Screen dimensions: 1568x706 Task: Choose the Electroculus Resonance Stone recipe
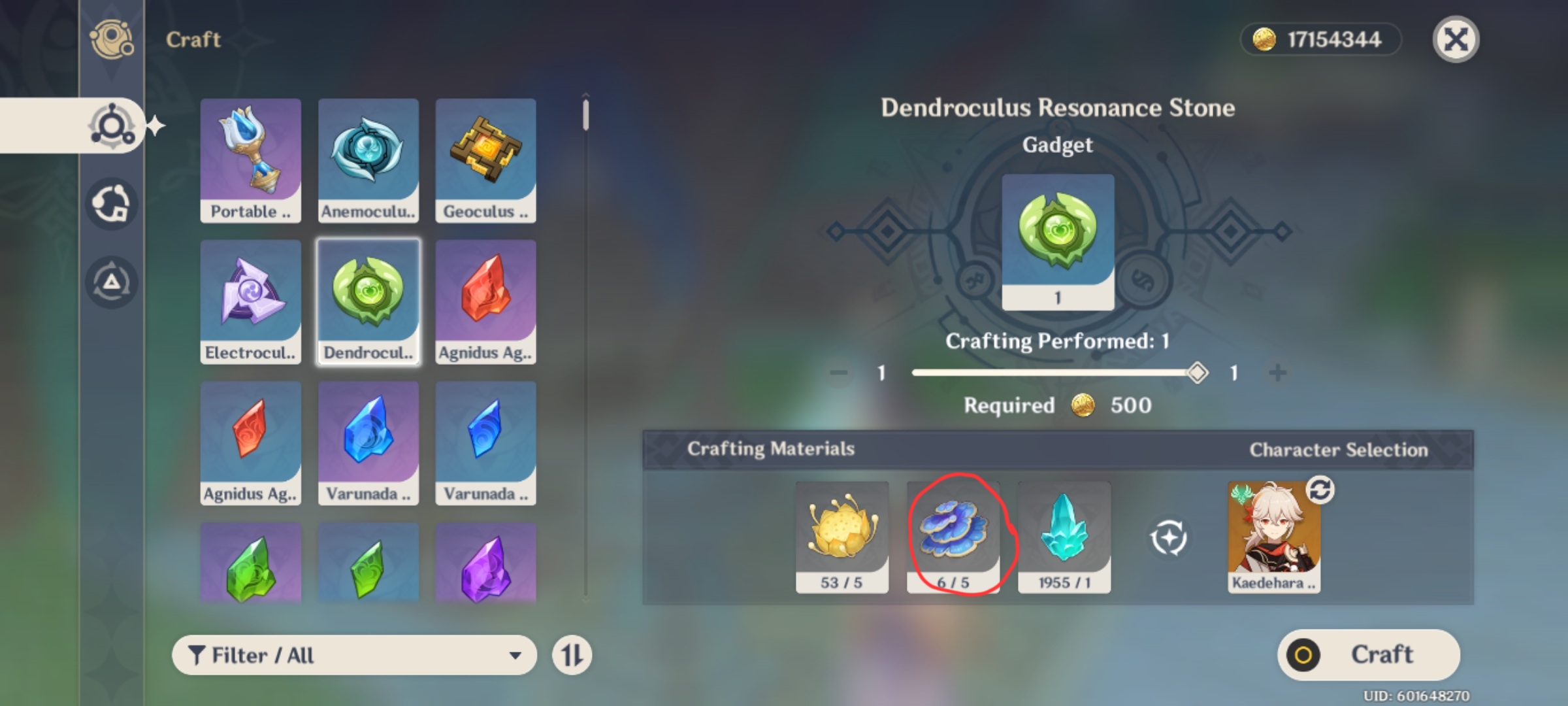250,299
